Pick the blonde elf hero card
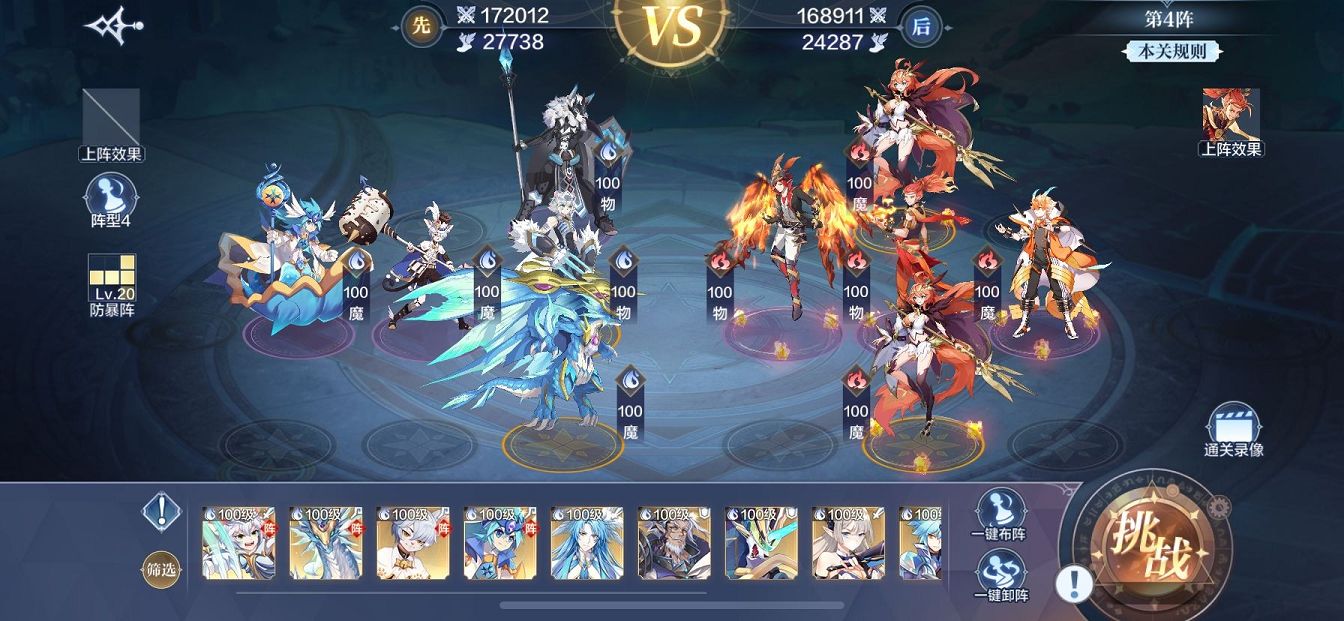The height and width of the screenshot is (621, 1344). 848,543
